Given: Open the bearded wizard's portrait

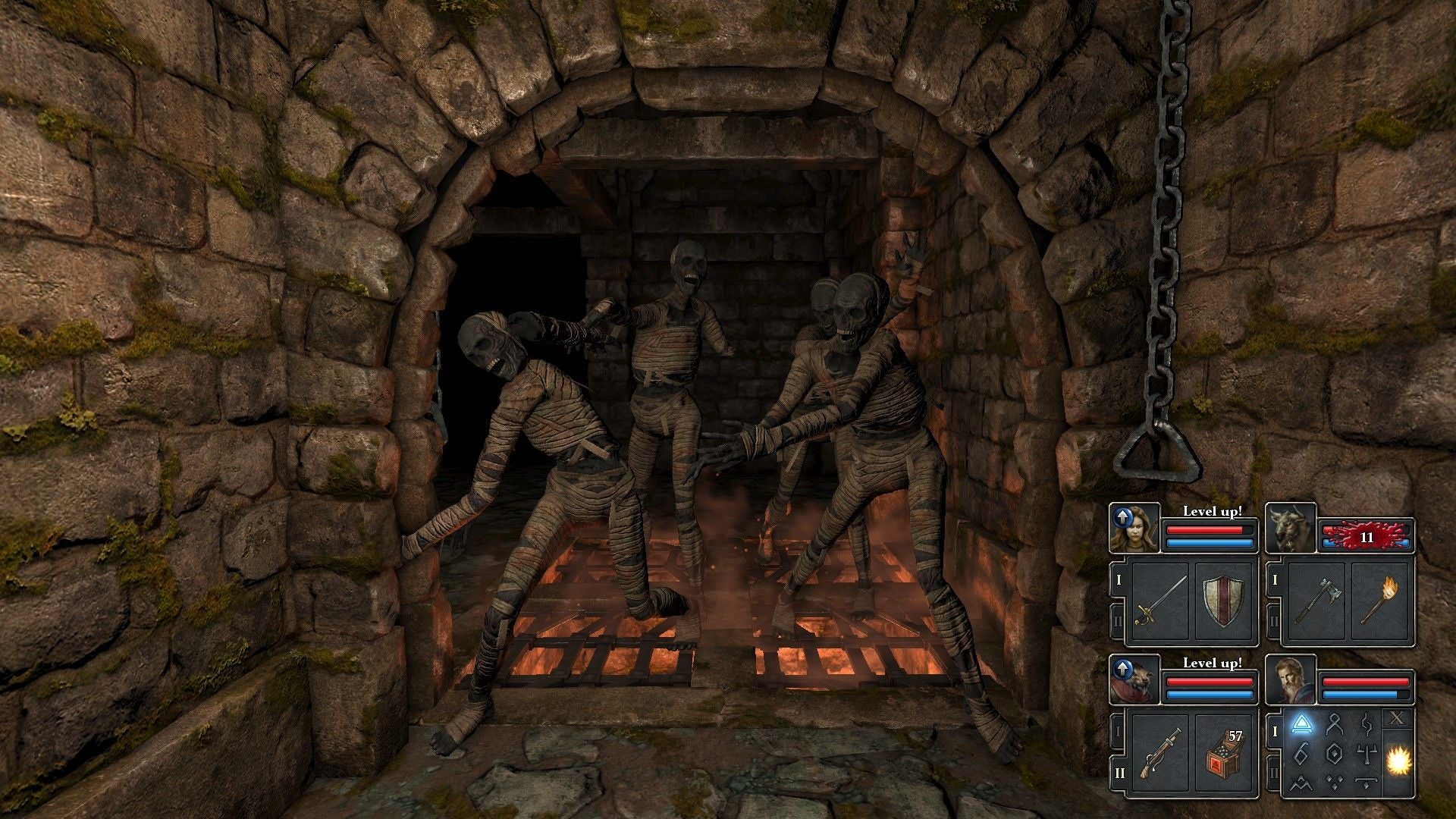Looking at the screenshot, I should click(x=1291, y=679).
